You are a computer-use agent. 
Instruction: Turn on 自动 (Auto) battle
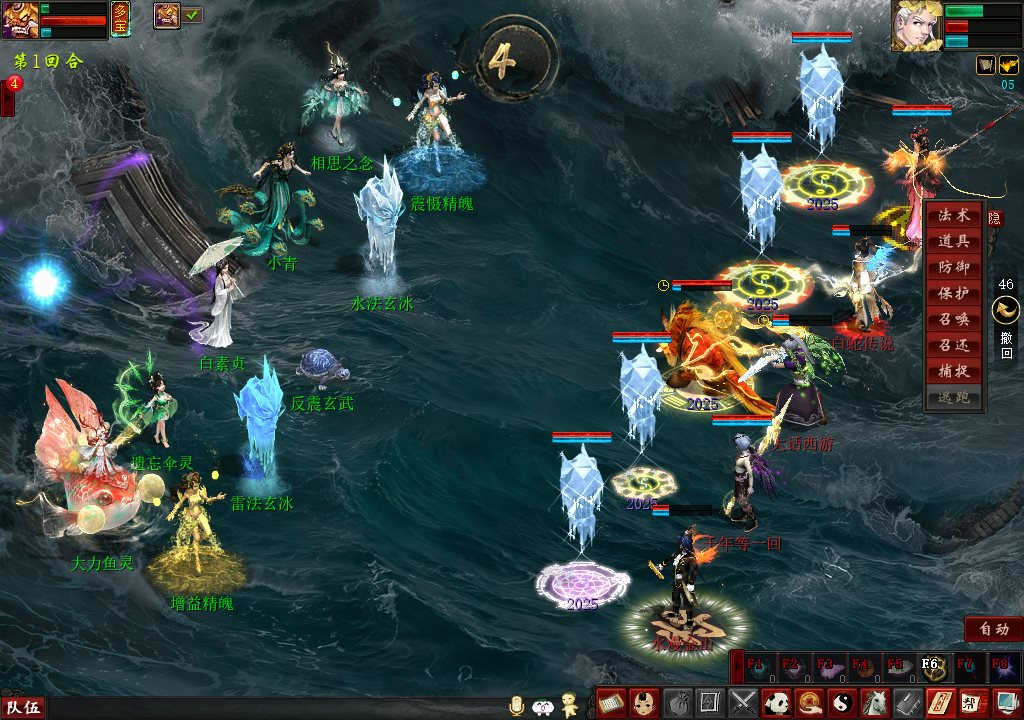[993, 629]
